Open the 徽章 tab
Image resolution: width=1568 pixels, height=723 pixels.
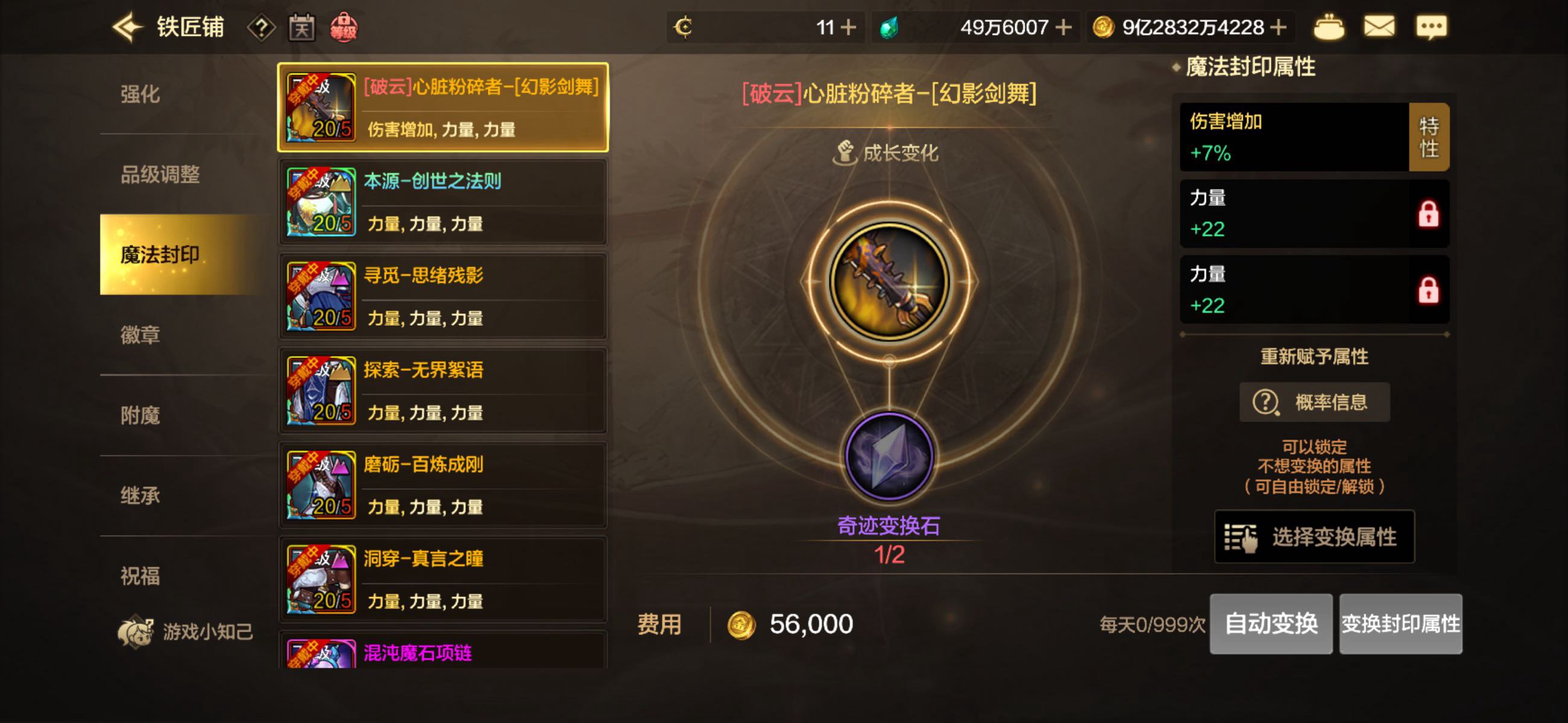click(140, 335)
